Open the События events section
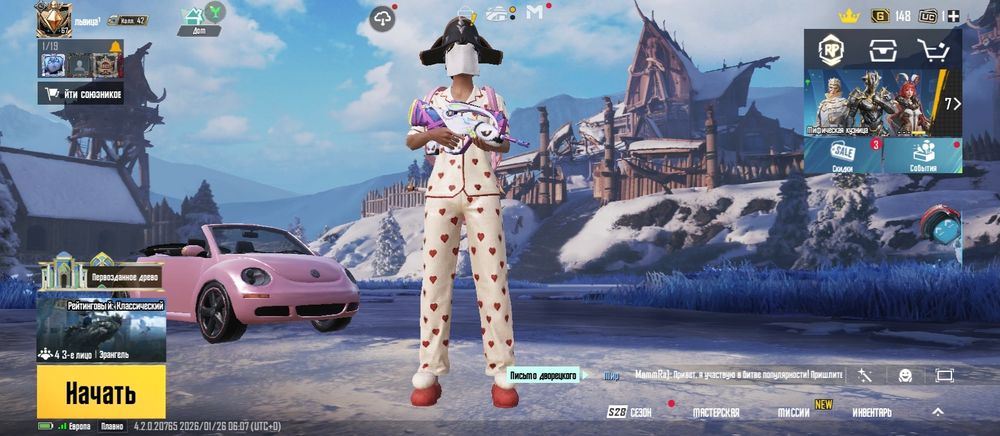 pos(922,156)
